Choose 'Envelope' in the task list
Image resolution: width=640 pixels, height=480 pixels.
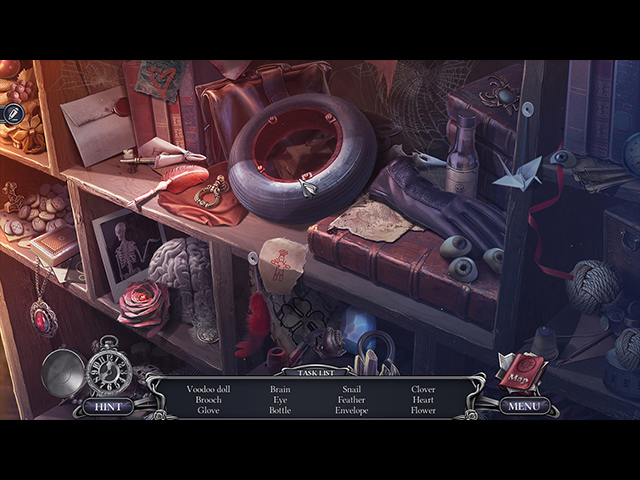click(351, 411)
